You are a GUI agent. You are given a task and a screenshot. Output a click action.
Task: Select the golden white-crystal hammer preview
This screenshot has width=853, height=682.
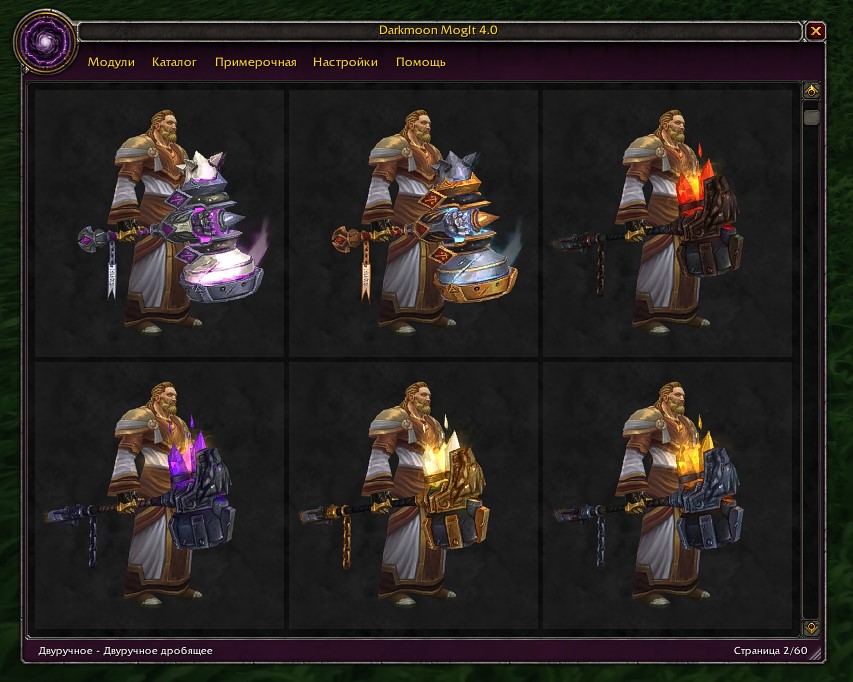pos(413,496)
